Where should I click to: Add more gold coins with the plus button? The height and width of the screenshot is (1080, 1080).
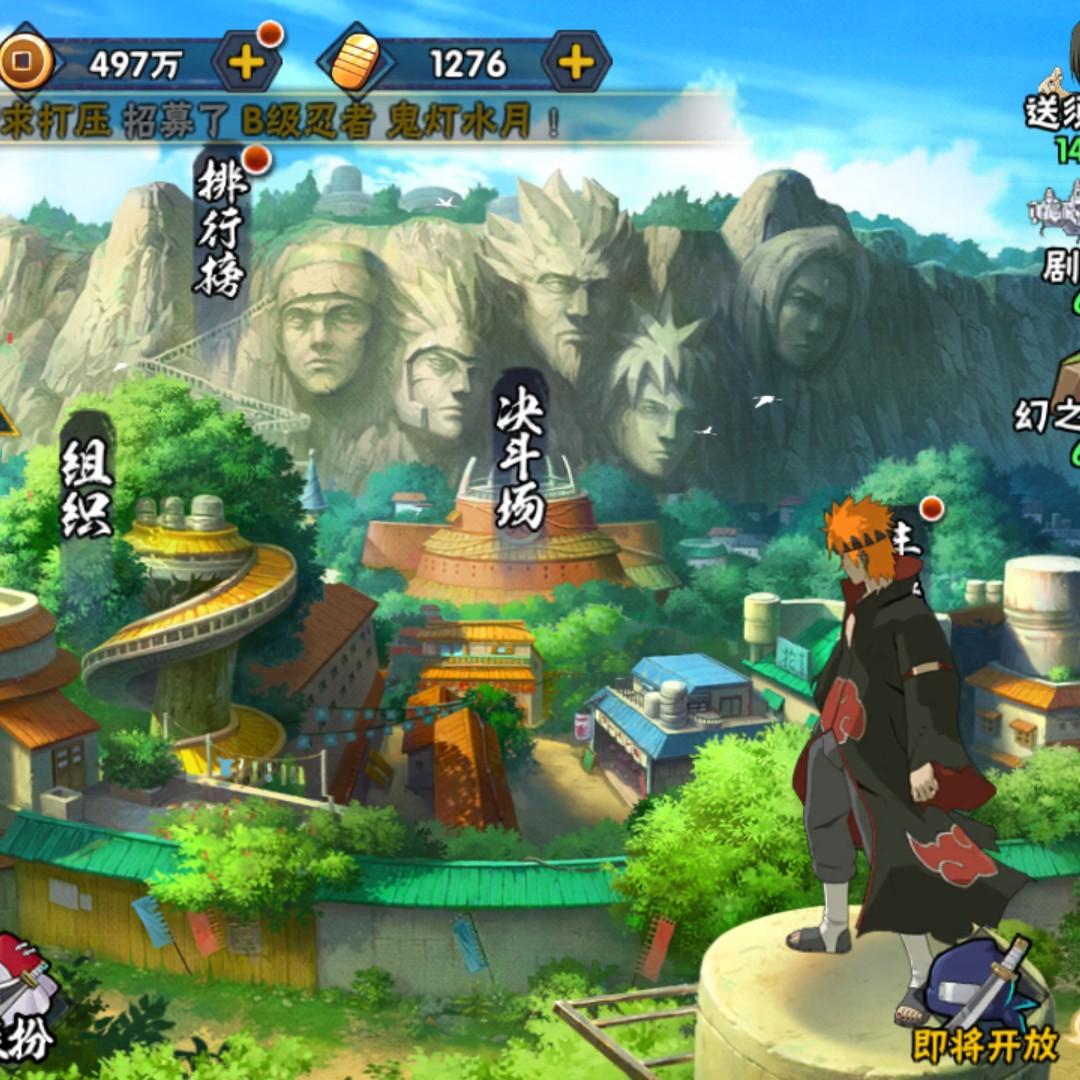pyautogui.click(x=245, y=64)
